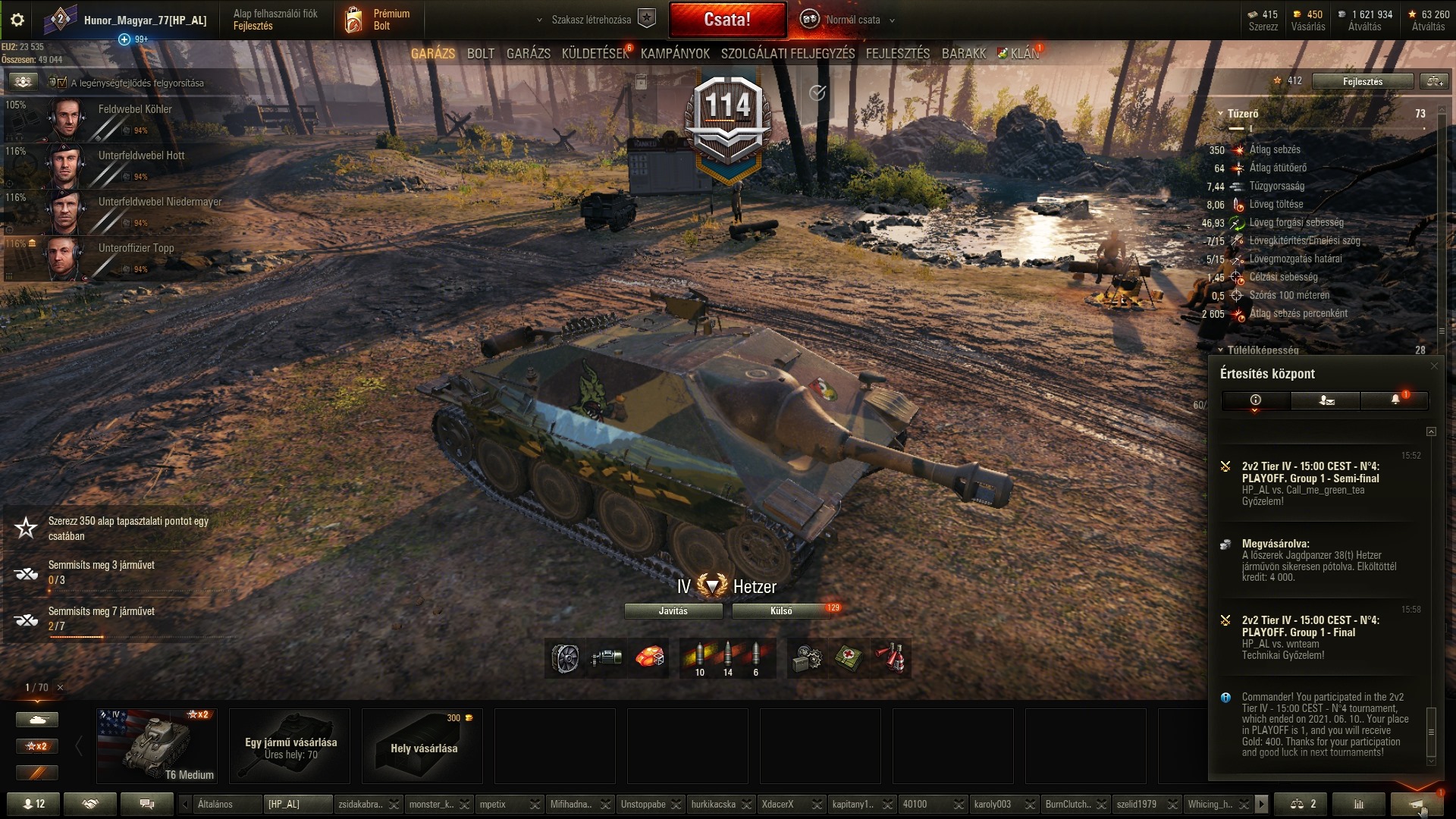
Task: Open Prémium Bolt premium shop
Action: (379, 20)
